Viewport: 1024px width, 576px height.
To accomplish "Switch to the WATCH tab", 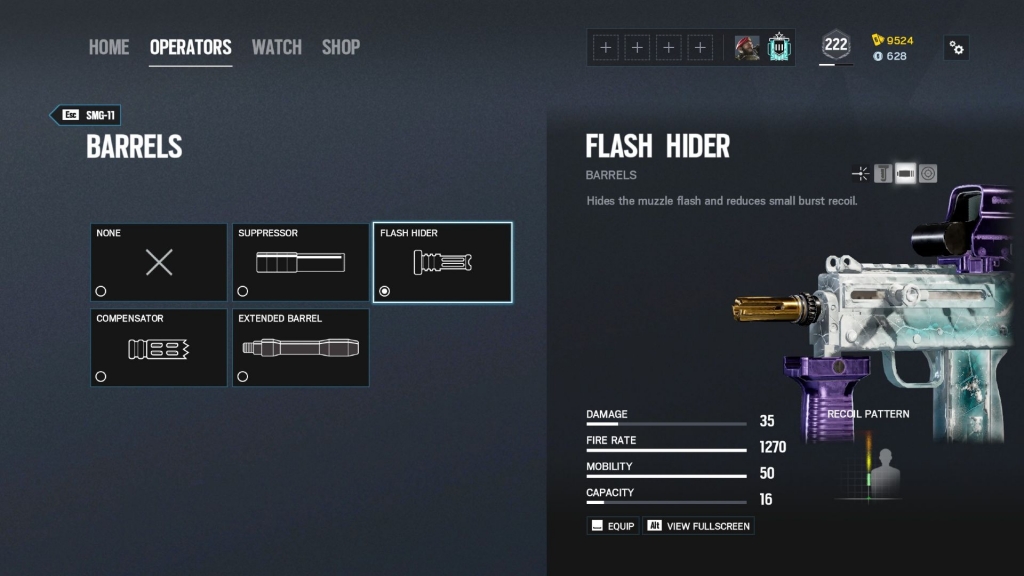I will click(276, 47).
